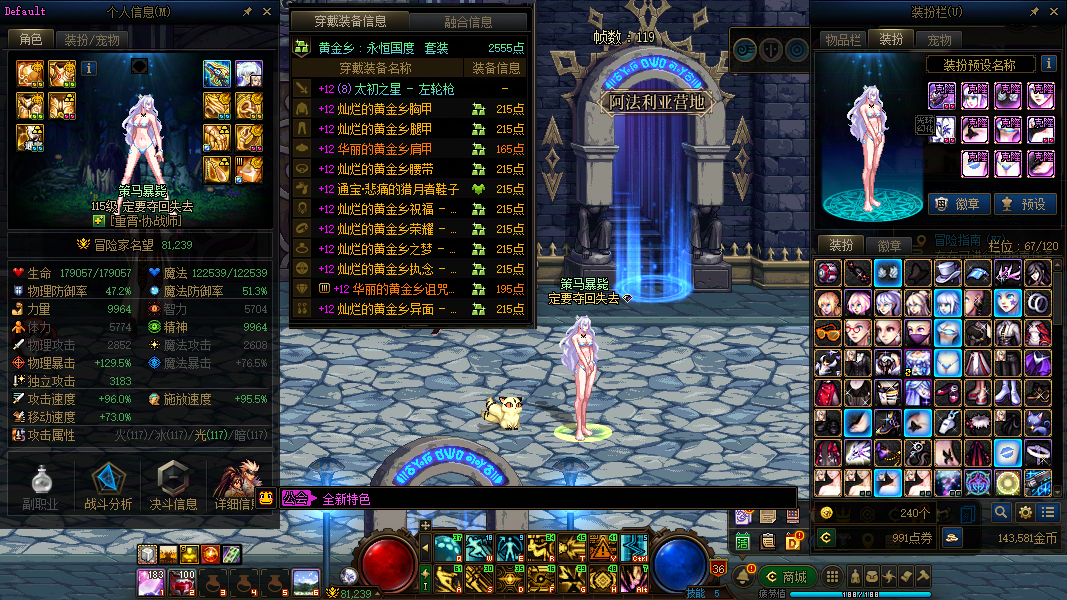Switch to the 装扮/宠物 tab in character info
1067x600 pixels.
coord(92,40)
